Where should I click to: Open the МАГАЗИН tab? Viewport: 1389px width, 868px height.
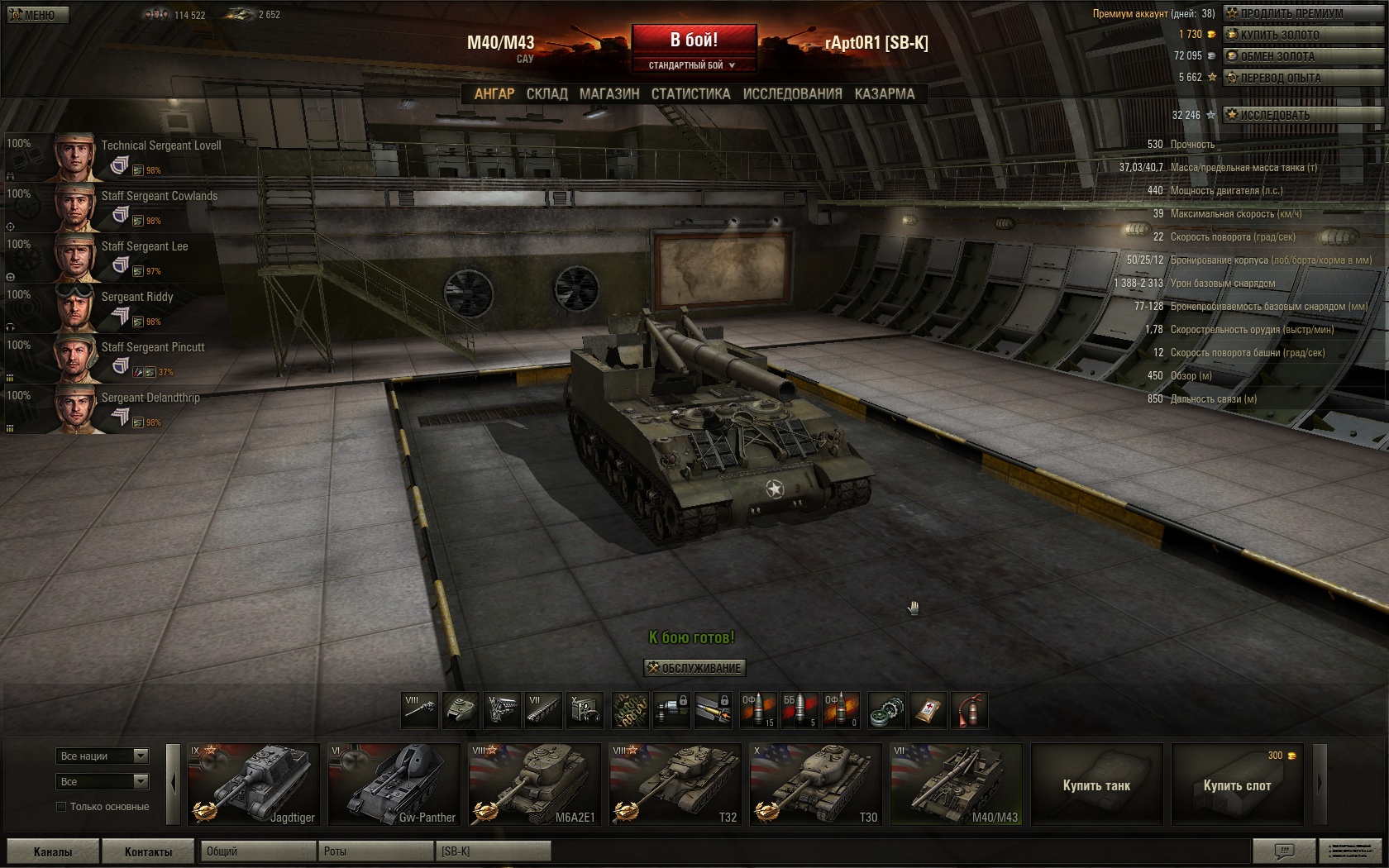click(609, 94)
